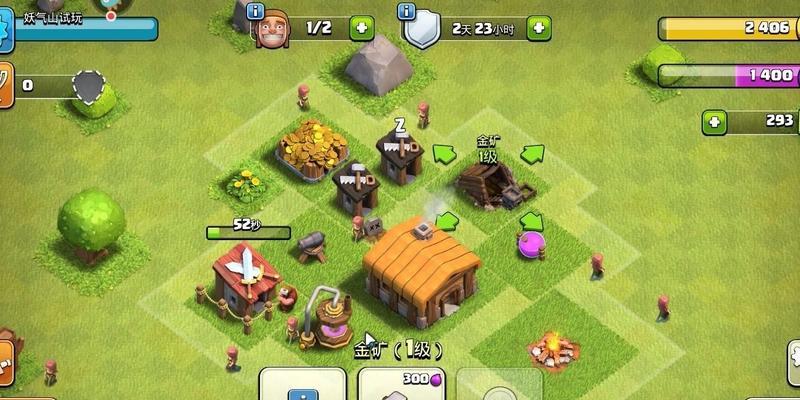This screenshot has width=800, height=400.
Task: Buy more gems with the green plus
Action: (714, 122)
